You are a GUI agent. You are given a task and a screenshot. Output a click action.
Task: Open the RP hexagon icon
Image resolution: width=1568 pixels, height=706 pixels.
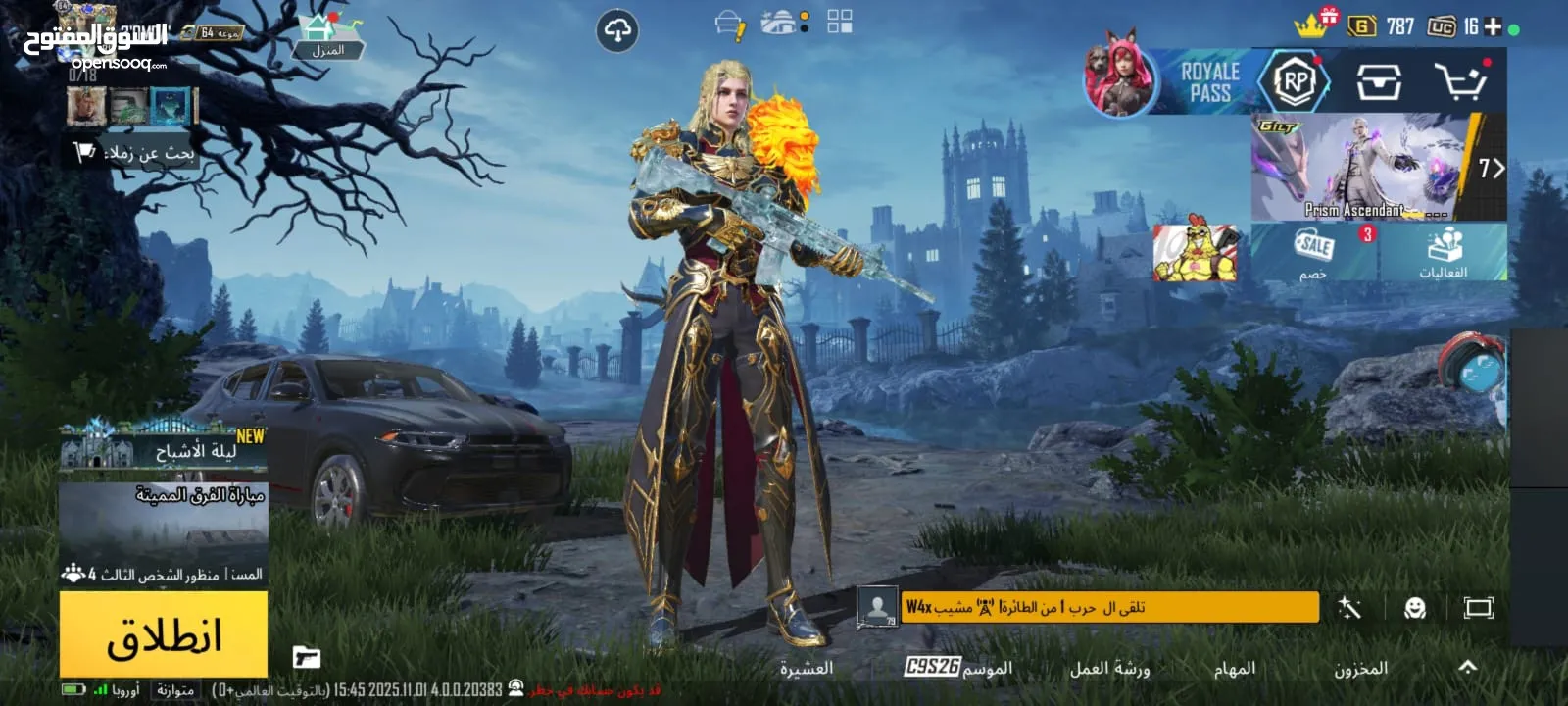1295,82
